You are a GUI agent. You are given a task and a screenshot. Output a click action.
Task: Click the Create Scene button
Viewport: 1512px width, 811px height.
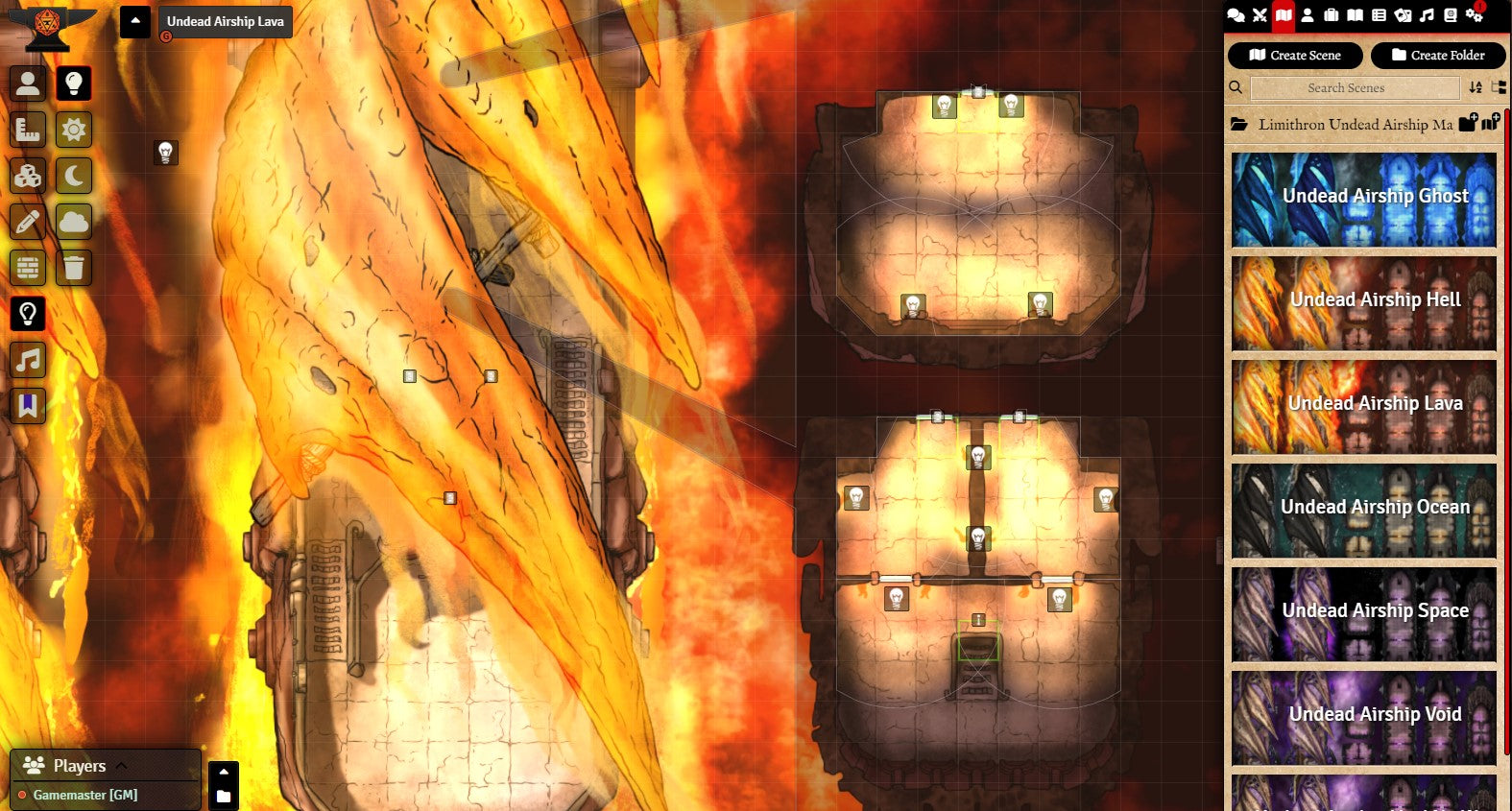coord(1294,56)
